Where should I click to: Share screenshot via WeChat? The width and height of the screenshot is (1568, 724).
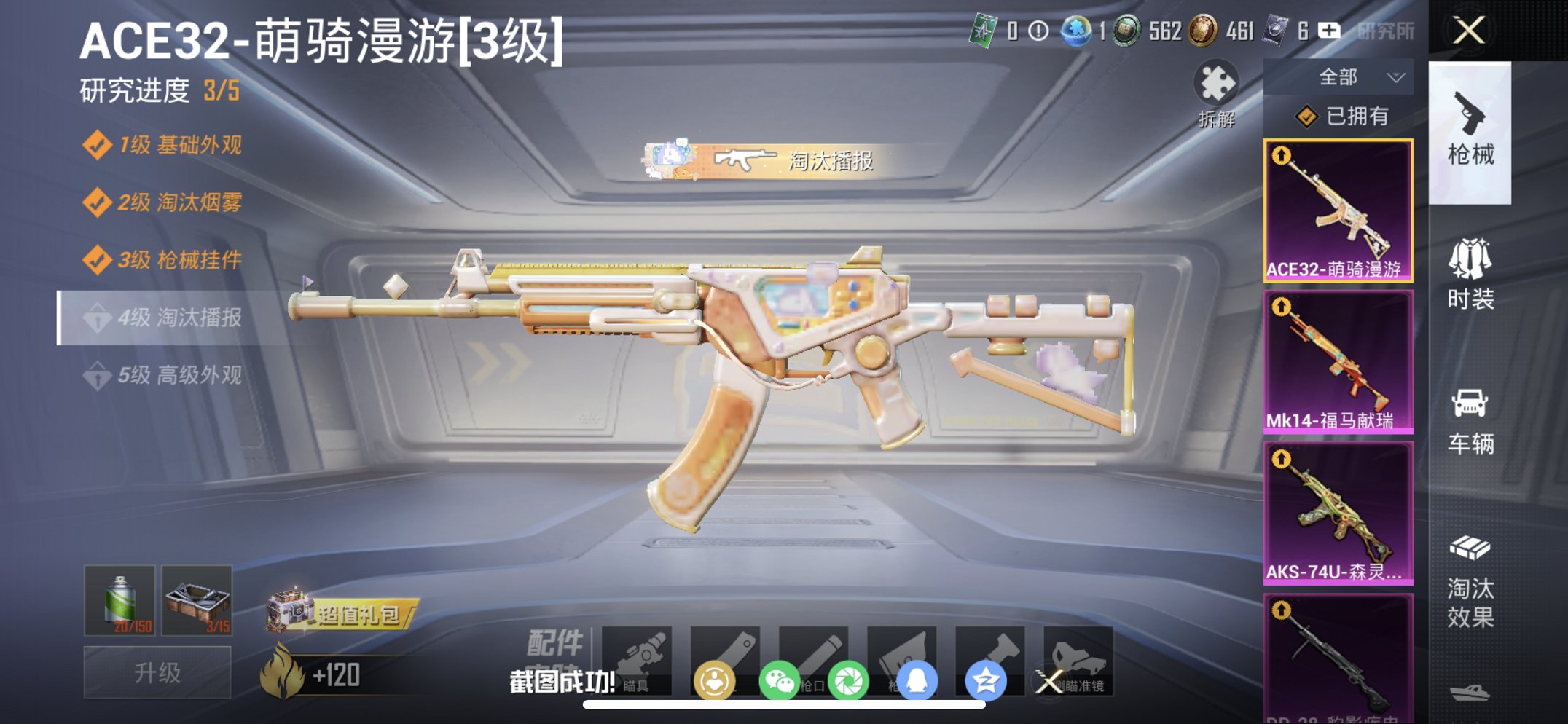[779, 680]
